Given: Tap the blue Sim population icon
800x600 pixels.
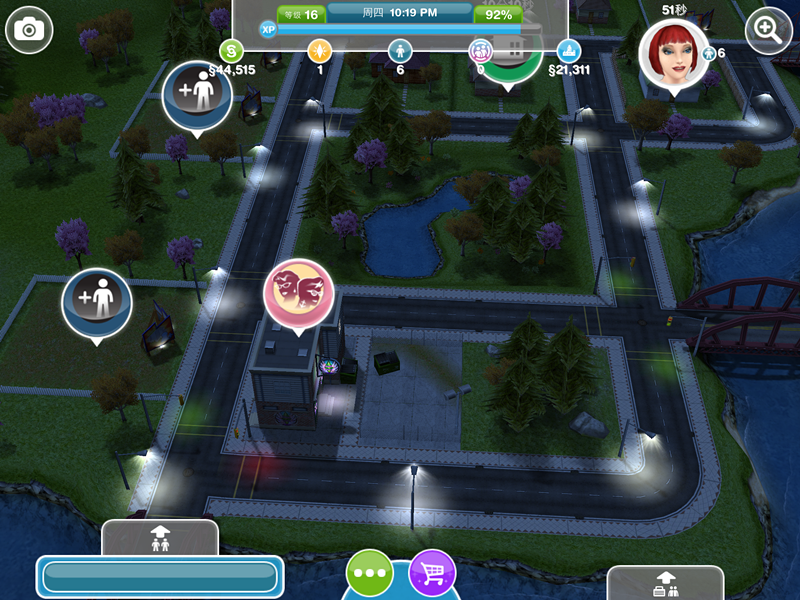Looking at the screenshot, I should (x=400, y=49).
